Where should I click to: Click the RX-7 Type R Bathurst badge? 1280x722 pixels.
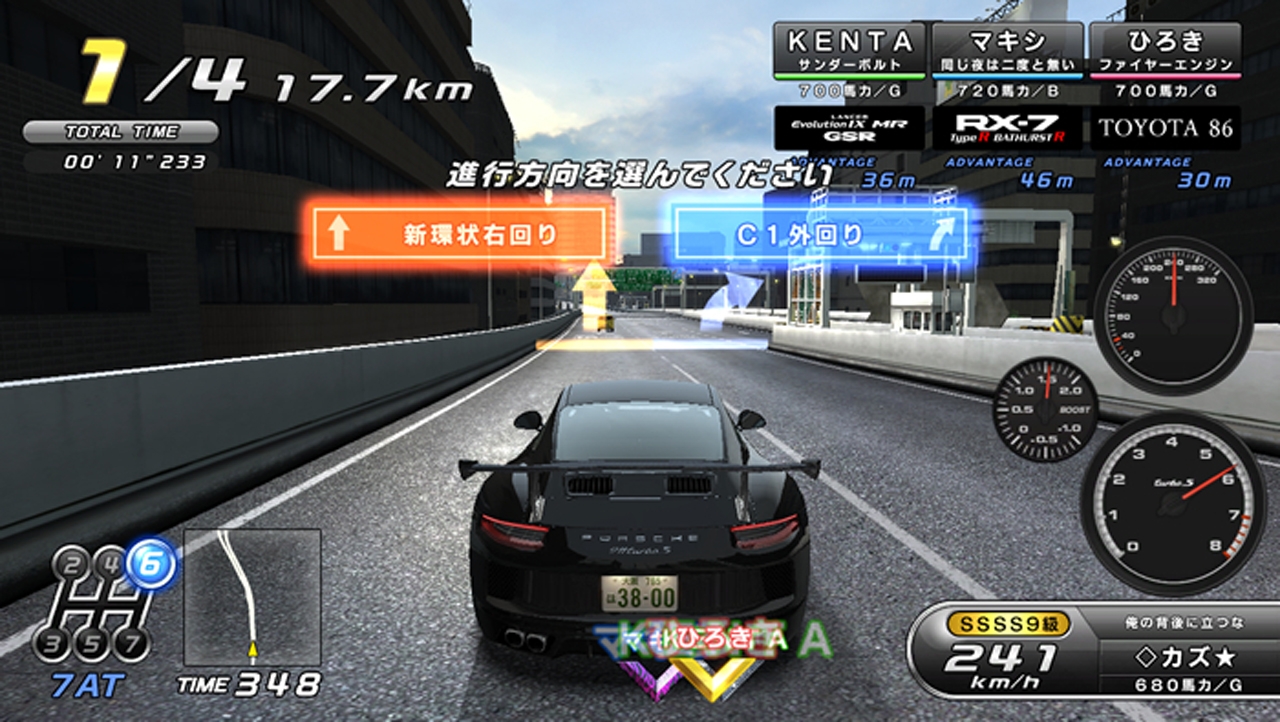pyautogui.click(x=1007, y=129)
